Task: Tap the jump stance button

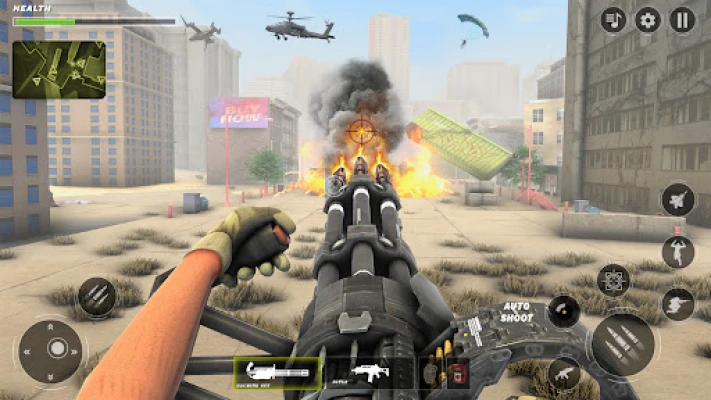Action: click(x=677, y=251)
